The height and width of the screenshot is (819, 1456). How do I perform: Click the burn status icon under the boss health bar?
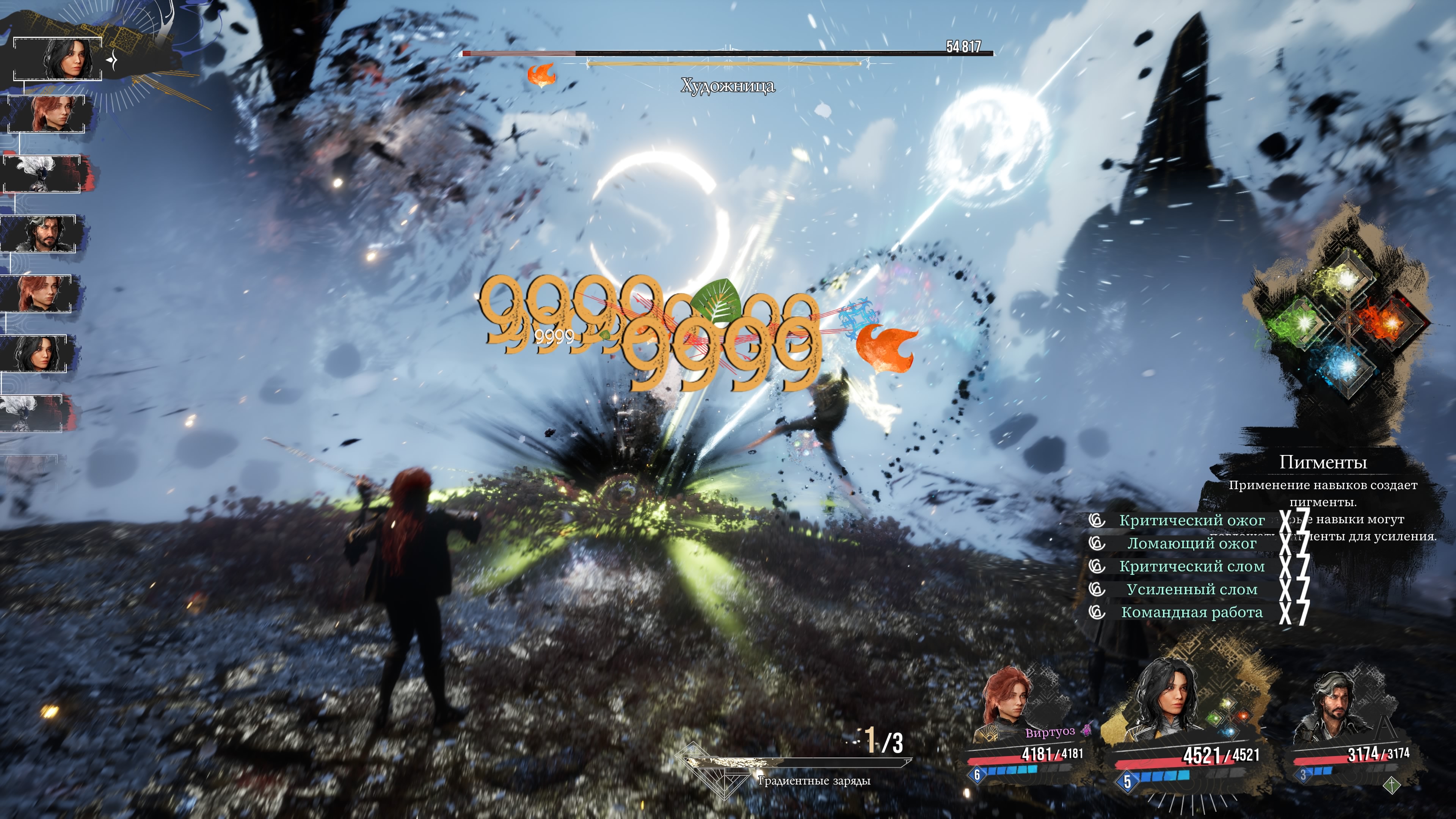(x=541, y=75)
